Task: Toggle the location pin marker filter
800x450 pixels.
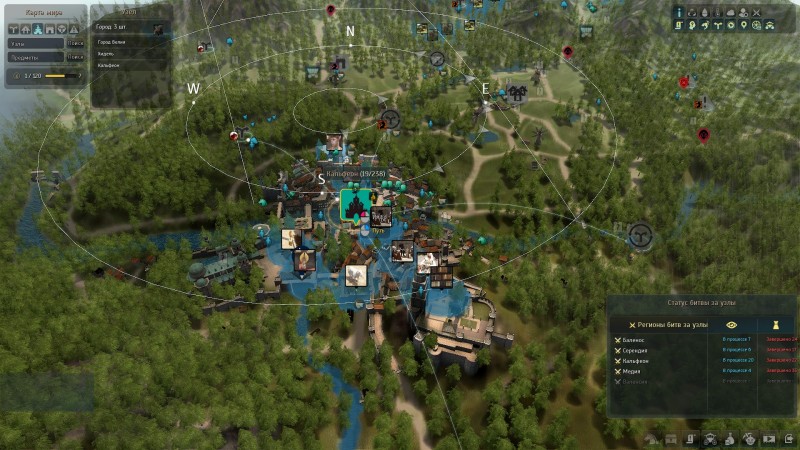Action: coord(743,25)
